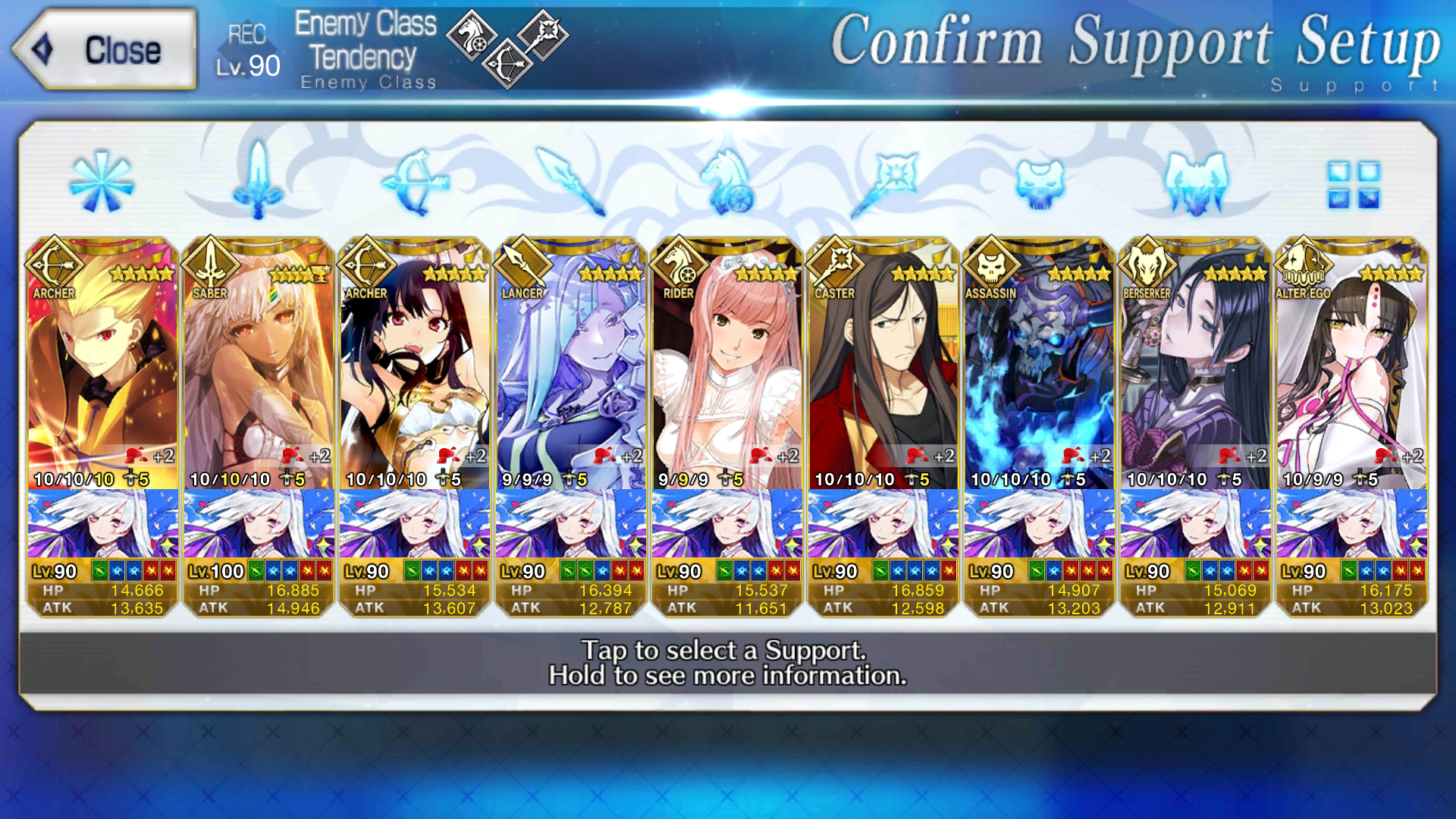This screenshot has height=819, width=1456.
Task: Switch to the Assassin class skull tab
Action: click(x=1040, y=182)
